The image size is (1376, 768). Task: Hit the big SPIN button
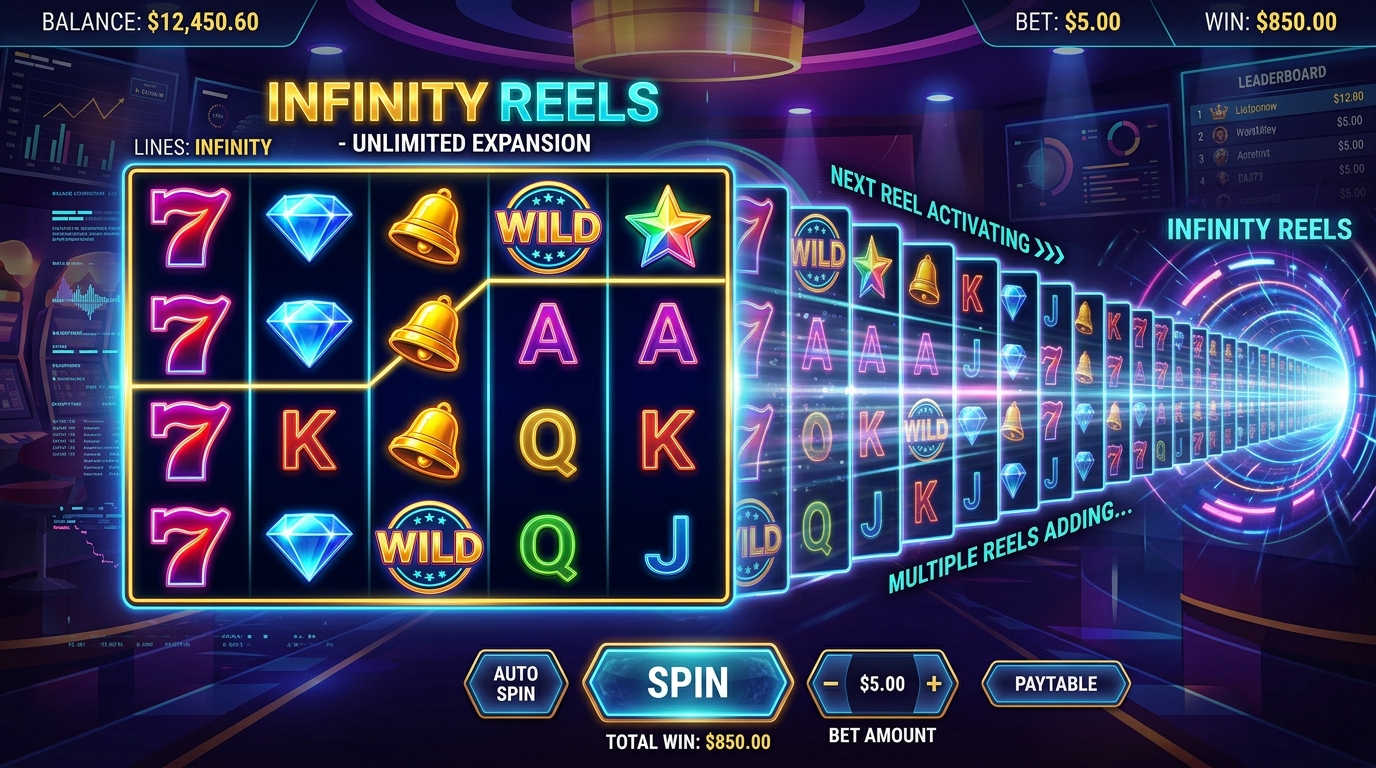tap(686, 683)
